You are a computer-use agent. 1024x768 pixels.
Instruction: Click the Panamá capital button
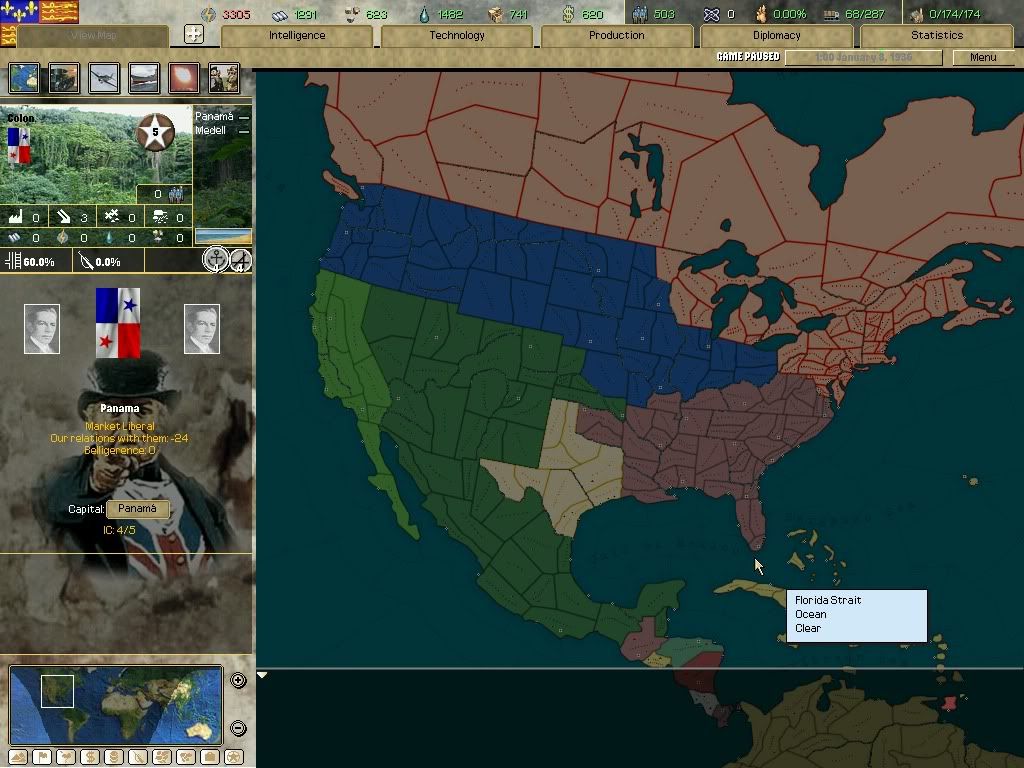(137, 509)
